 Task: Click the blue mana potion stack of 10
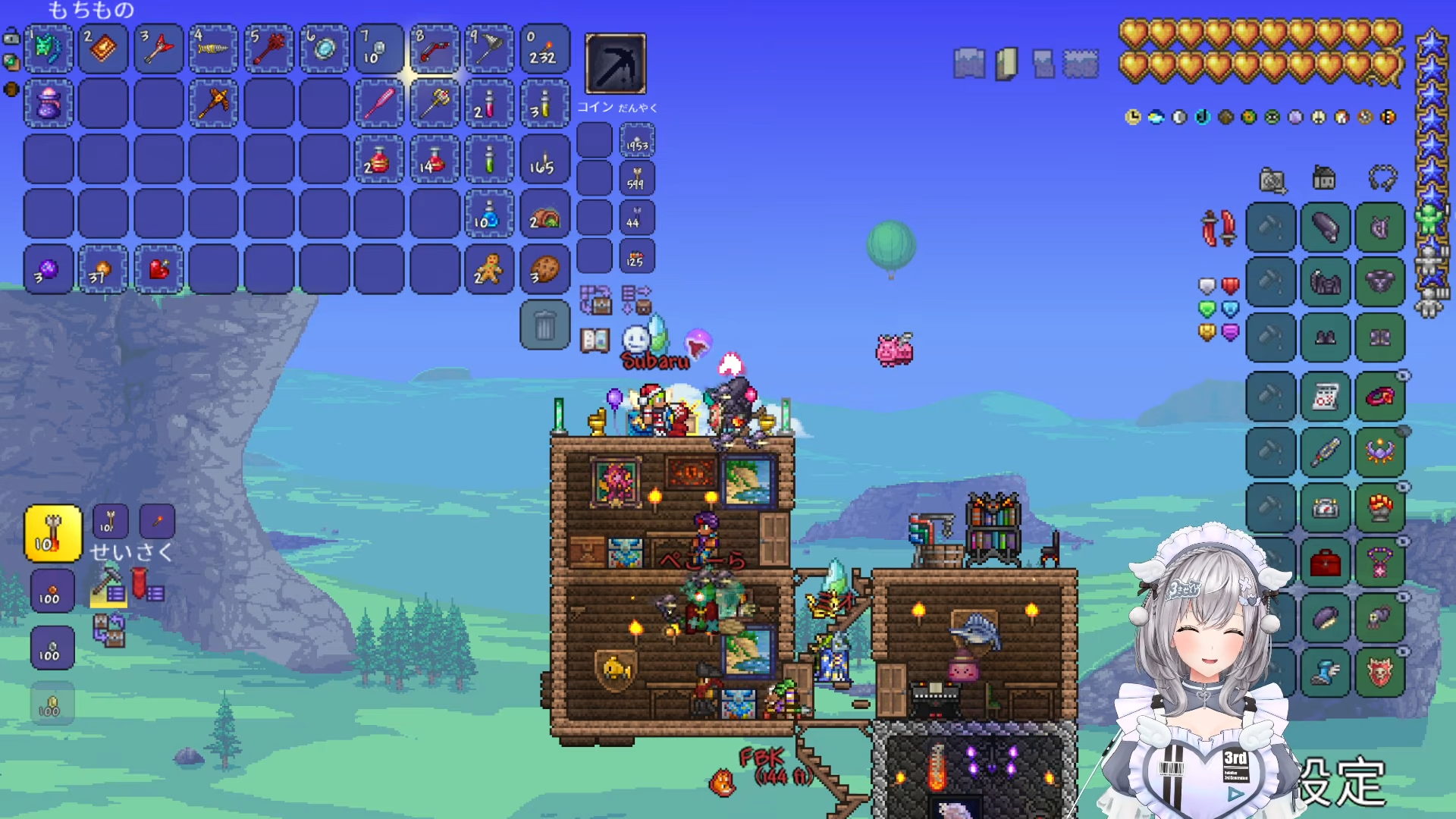click(489, 215)
